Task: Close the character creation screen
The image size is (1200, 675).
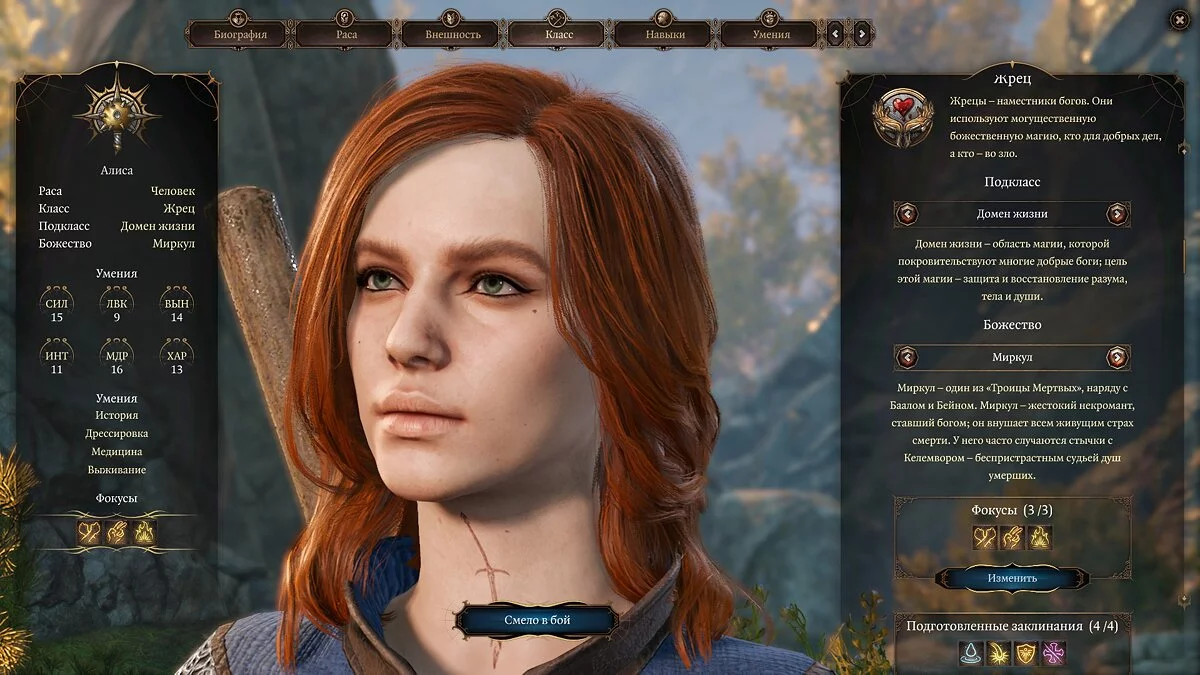Action: [1176, 21]
